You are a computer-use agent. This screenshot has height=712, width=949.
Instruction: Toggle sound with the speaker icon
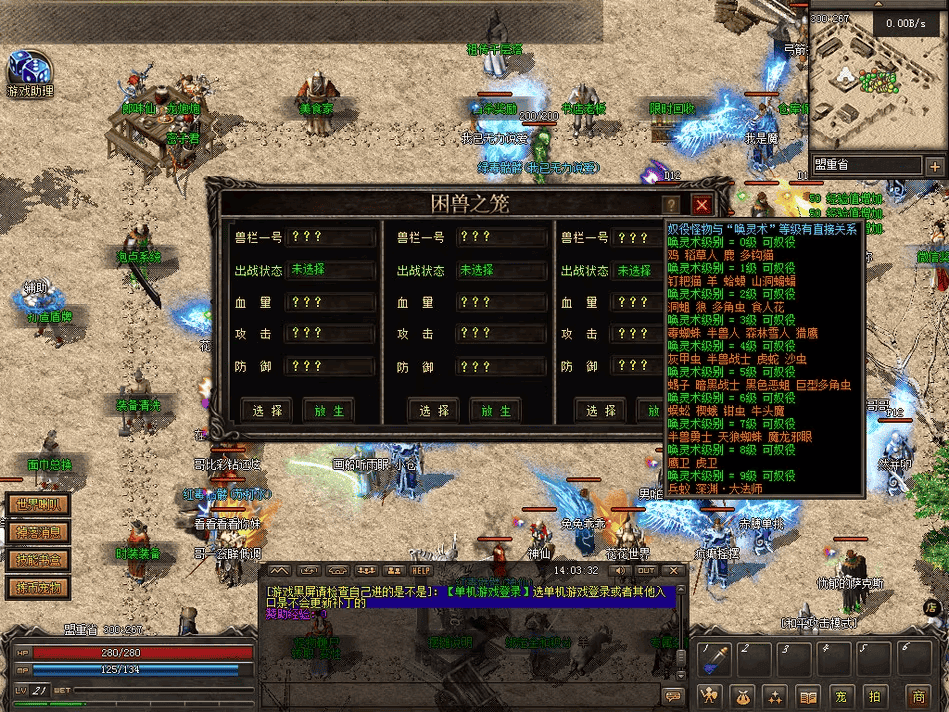pyautogui.click(x=619, y=571)
